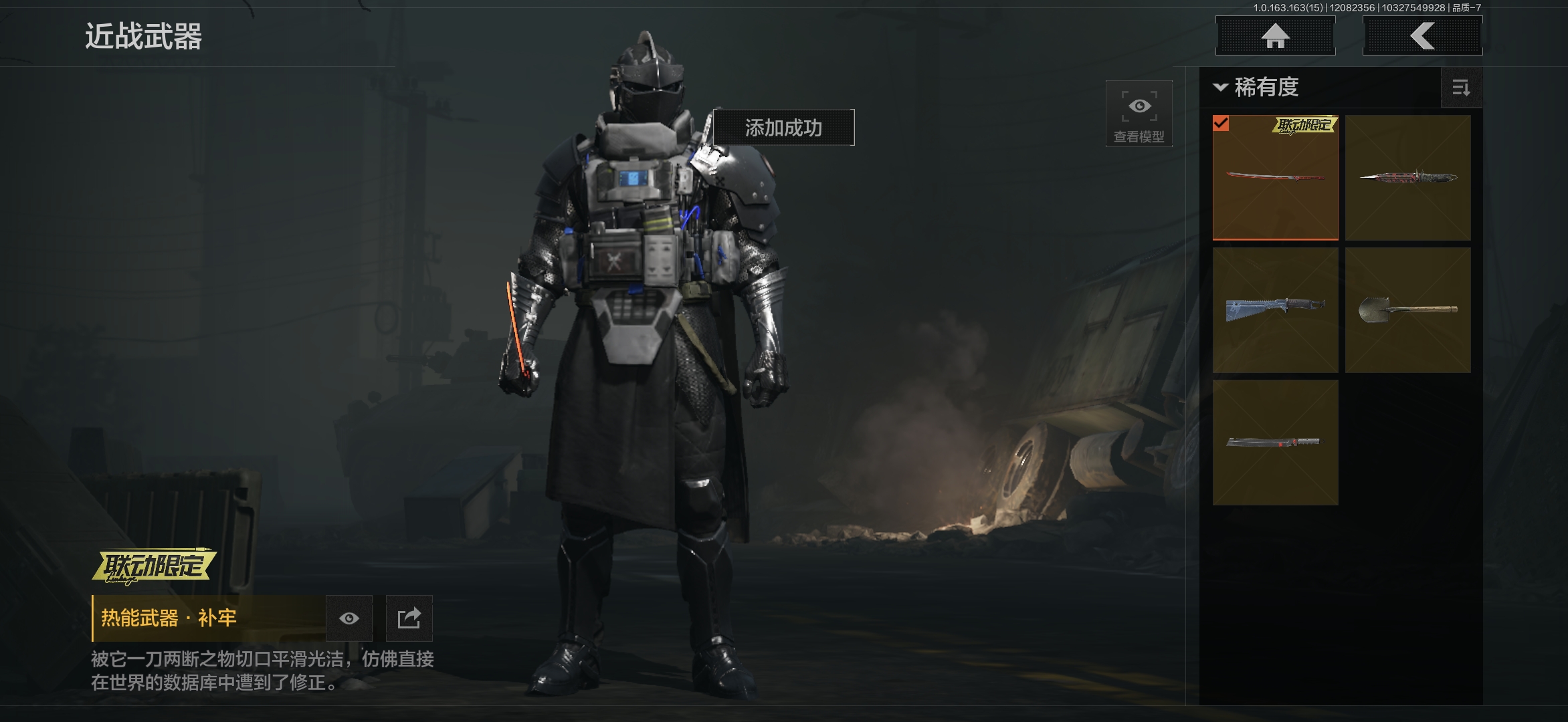
Task: Untick the equipped checkmark on katana
Action: [1221, 123]
